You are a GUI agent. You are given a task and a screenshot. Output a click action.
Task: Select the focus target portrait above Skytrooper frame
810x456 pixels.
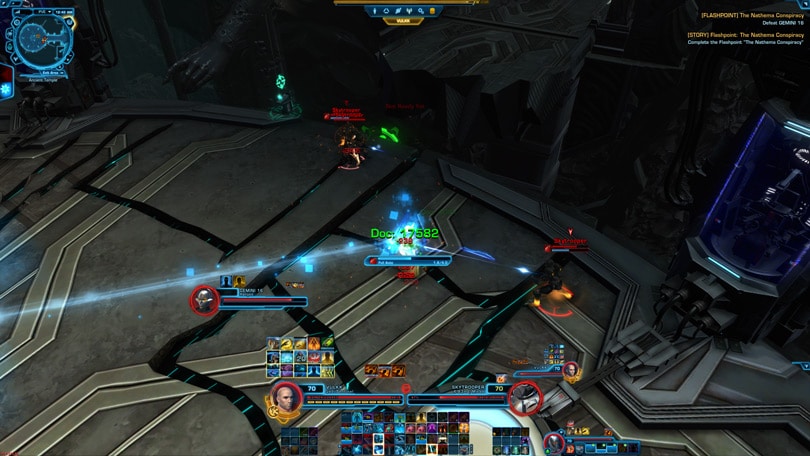[571, 369]
